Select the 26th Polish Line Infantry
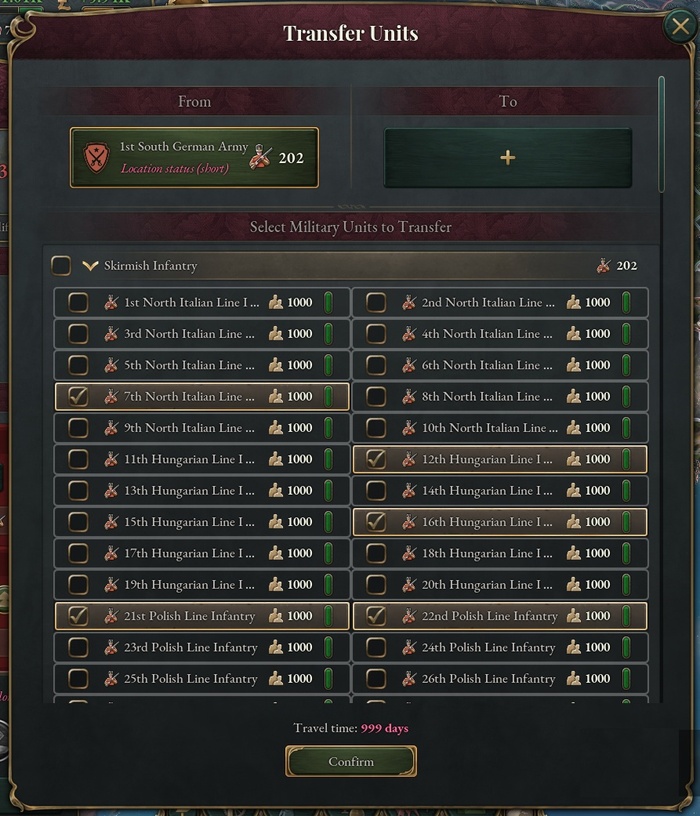 tap(376, 679)
